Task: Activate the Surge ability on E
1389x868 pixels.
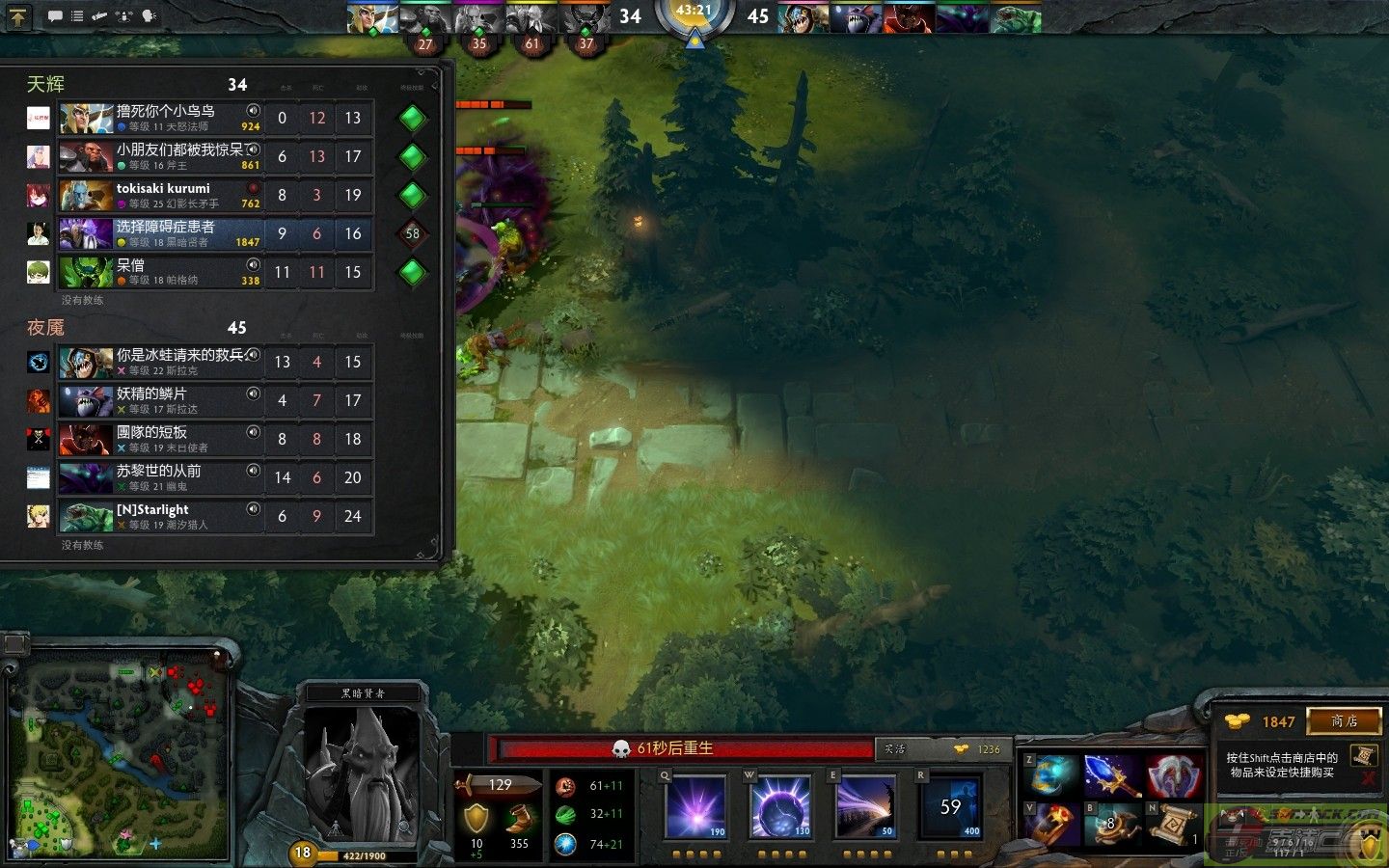Action: [865, 806]
